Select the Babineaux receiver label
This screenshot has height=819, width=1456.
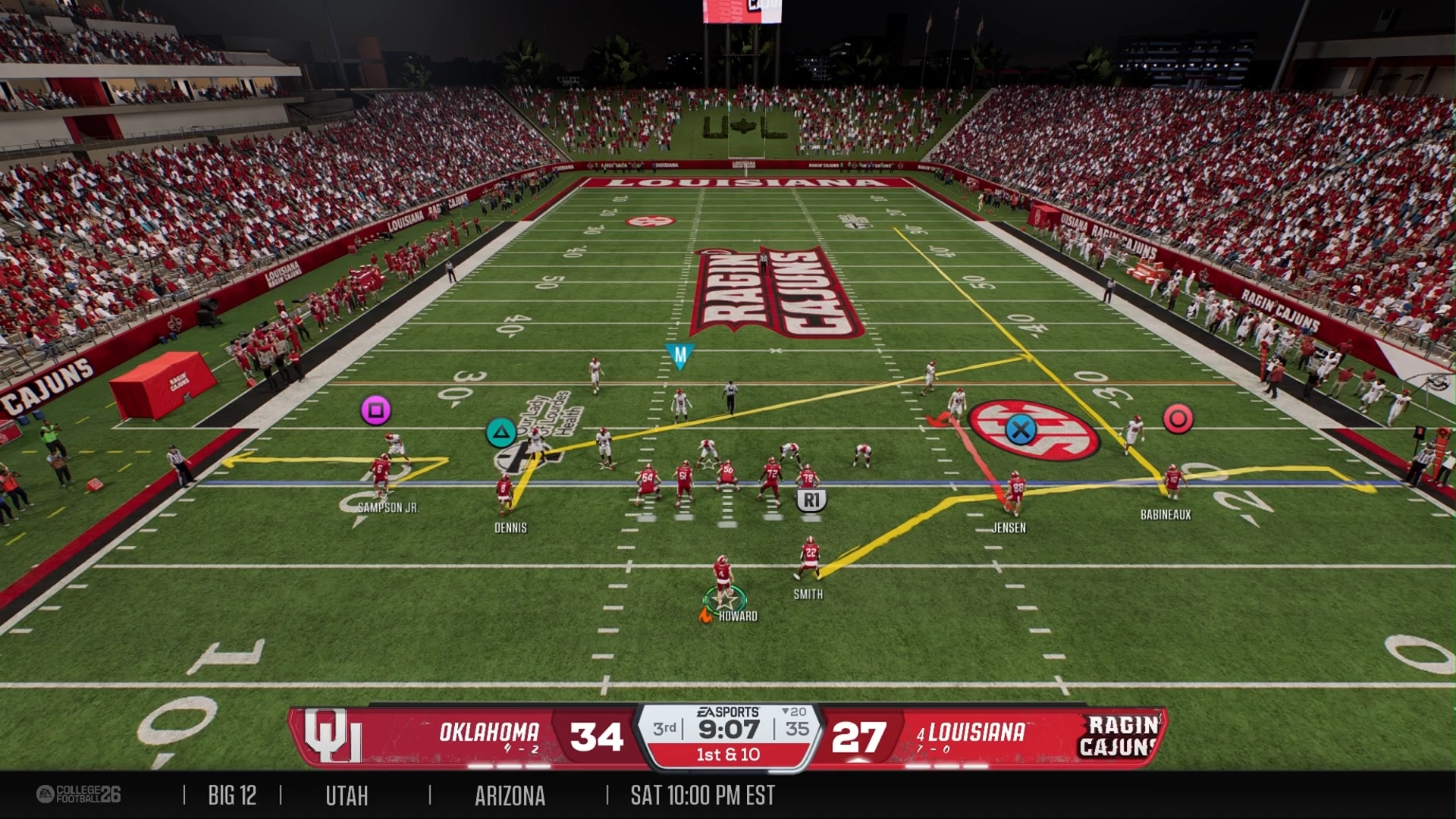tap(1166, 515)
